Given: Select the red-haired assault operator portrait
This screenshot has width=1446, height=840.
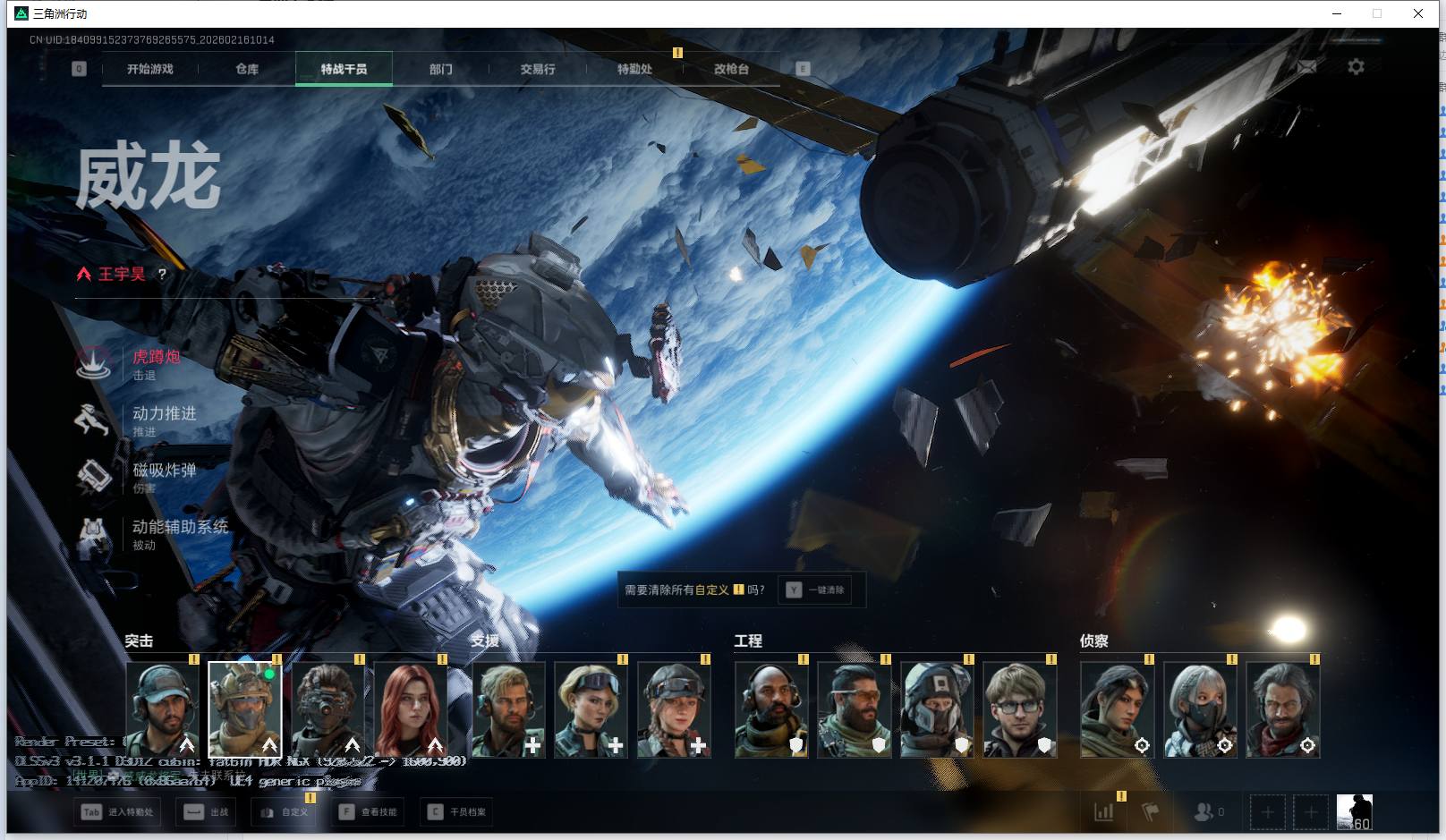Looking at the screenshot, I should [410, 710].
